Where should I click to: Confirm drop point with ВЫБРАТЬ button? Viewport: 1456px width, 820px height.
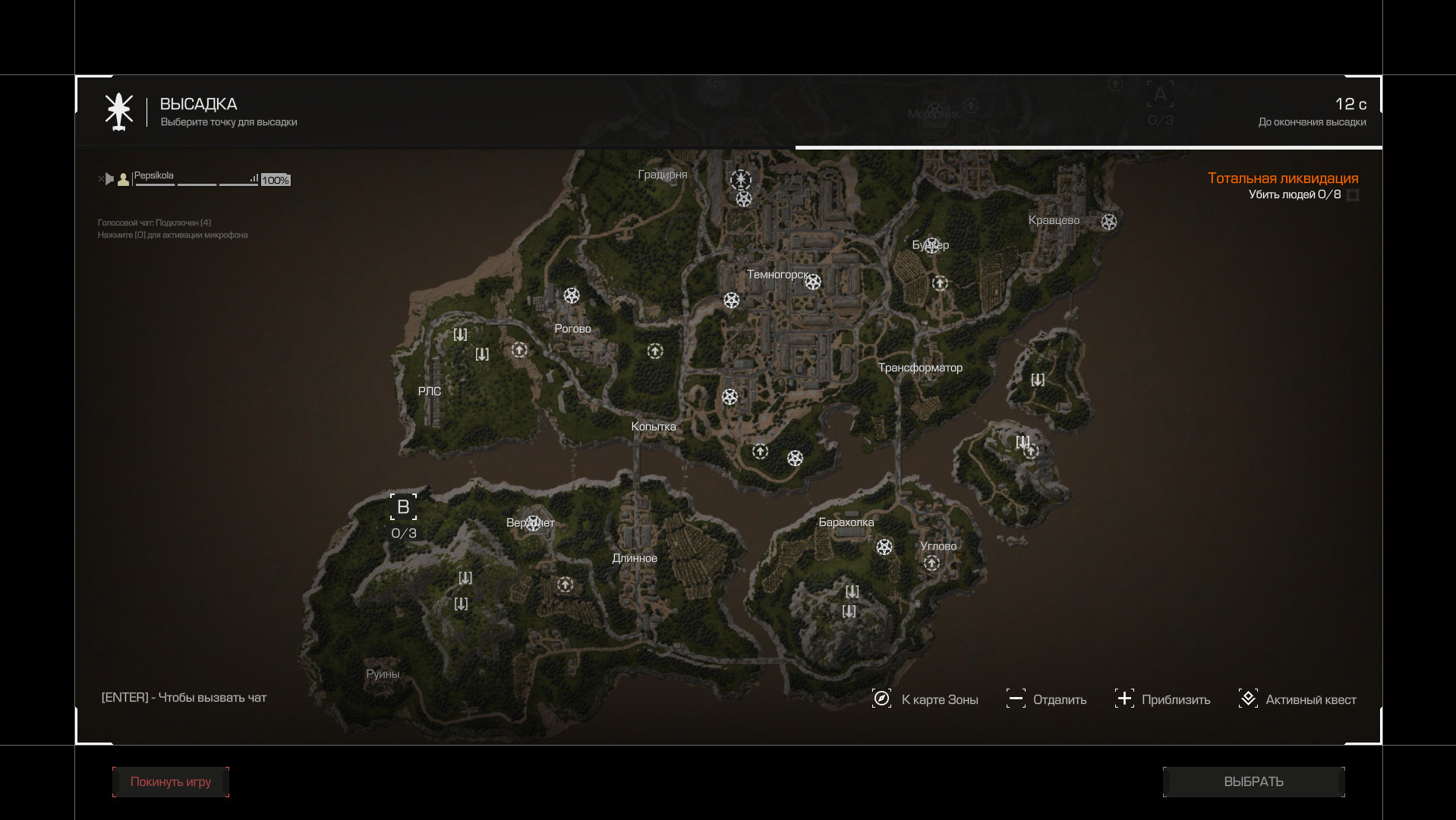click(x=1253, y=781)
